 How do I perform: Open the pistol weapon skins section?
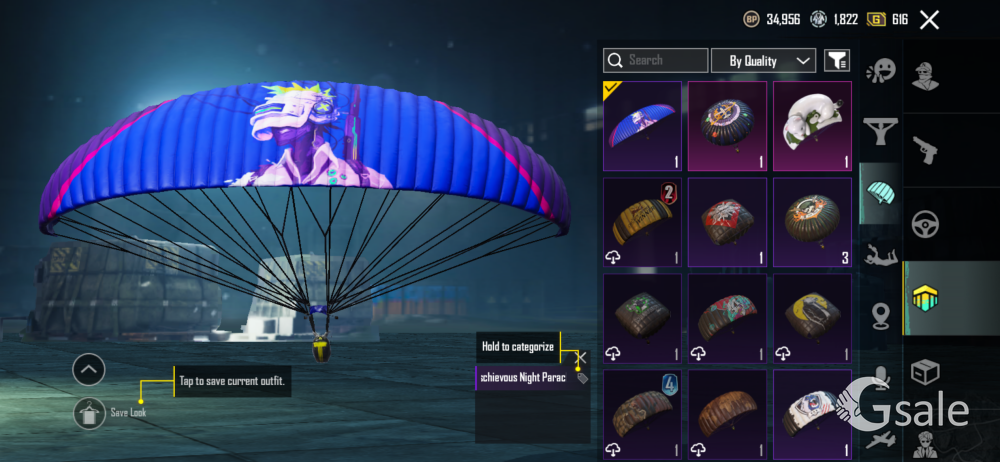[925, 150]
